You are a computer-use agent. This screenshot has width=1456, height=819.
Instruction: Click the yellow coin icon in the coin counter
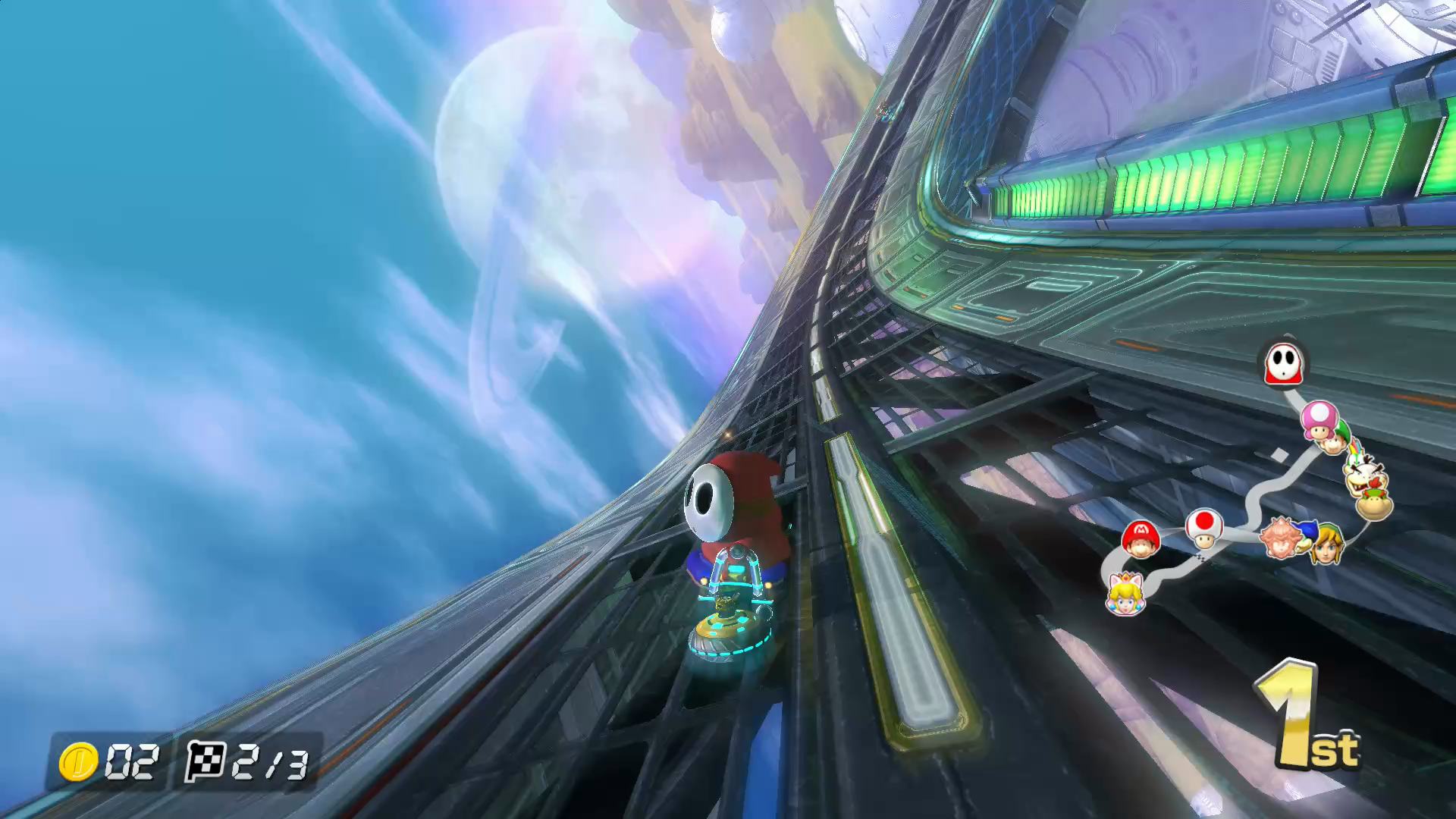[x=78, y=759]
